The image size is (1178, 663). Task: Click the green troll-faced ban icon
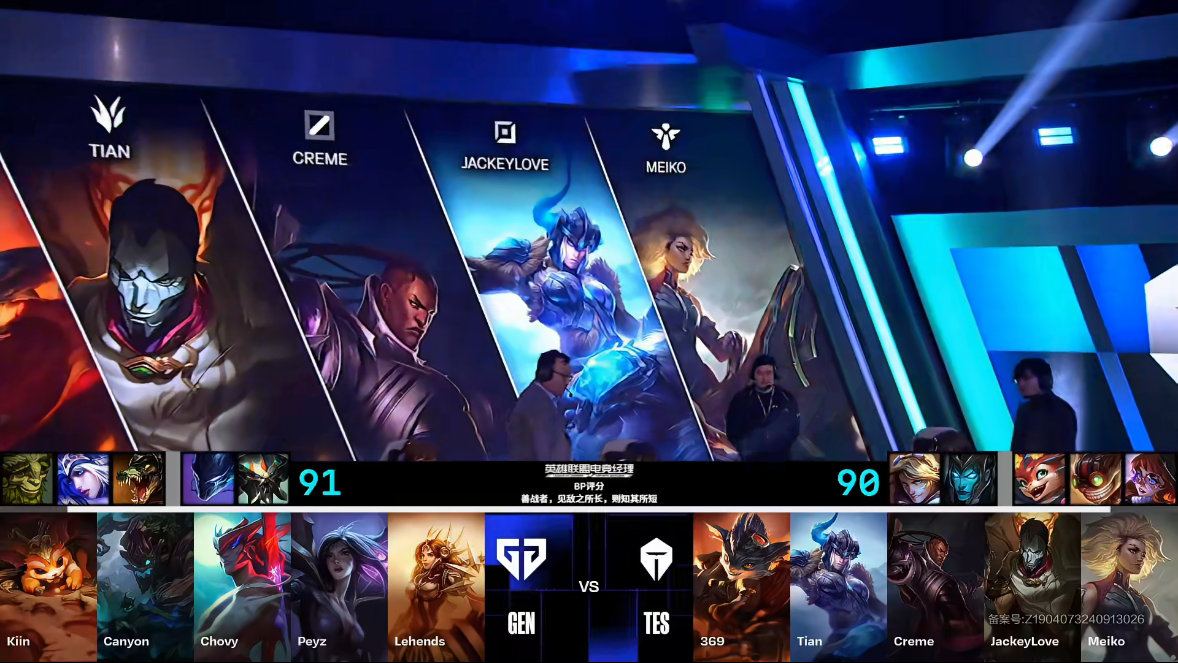pos(26,478)
